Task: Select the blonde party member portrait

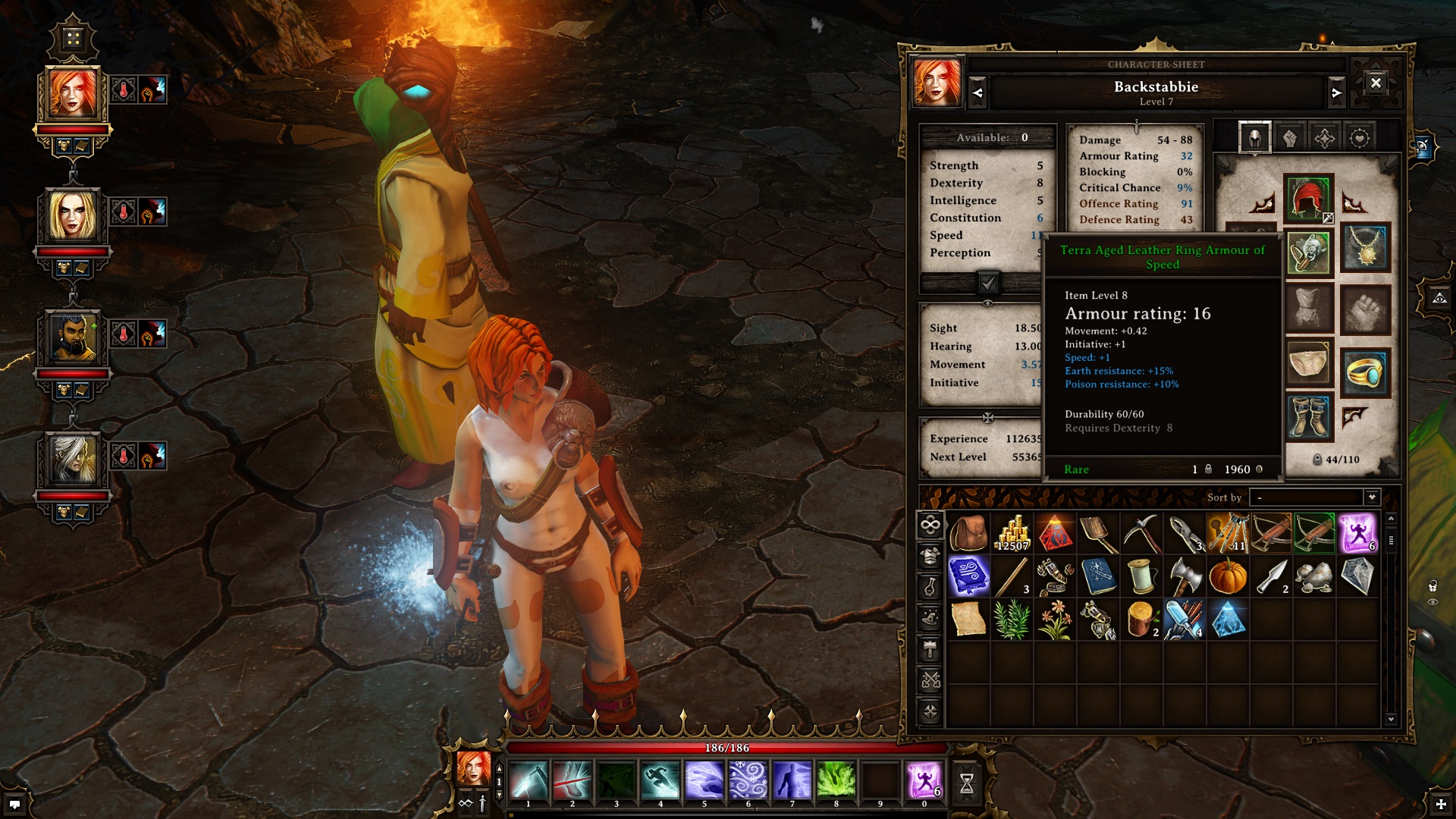Action: tap(73, 215)
